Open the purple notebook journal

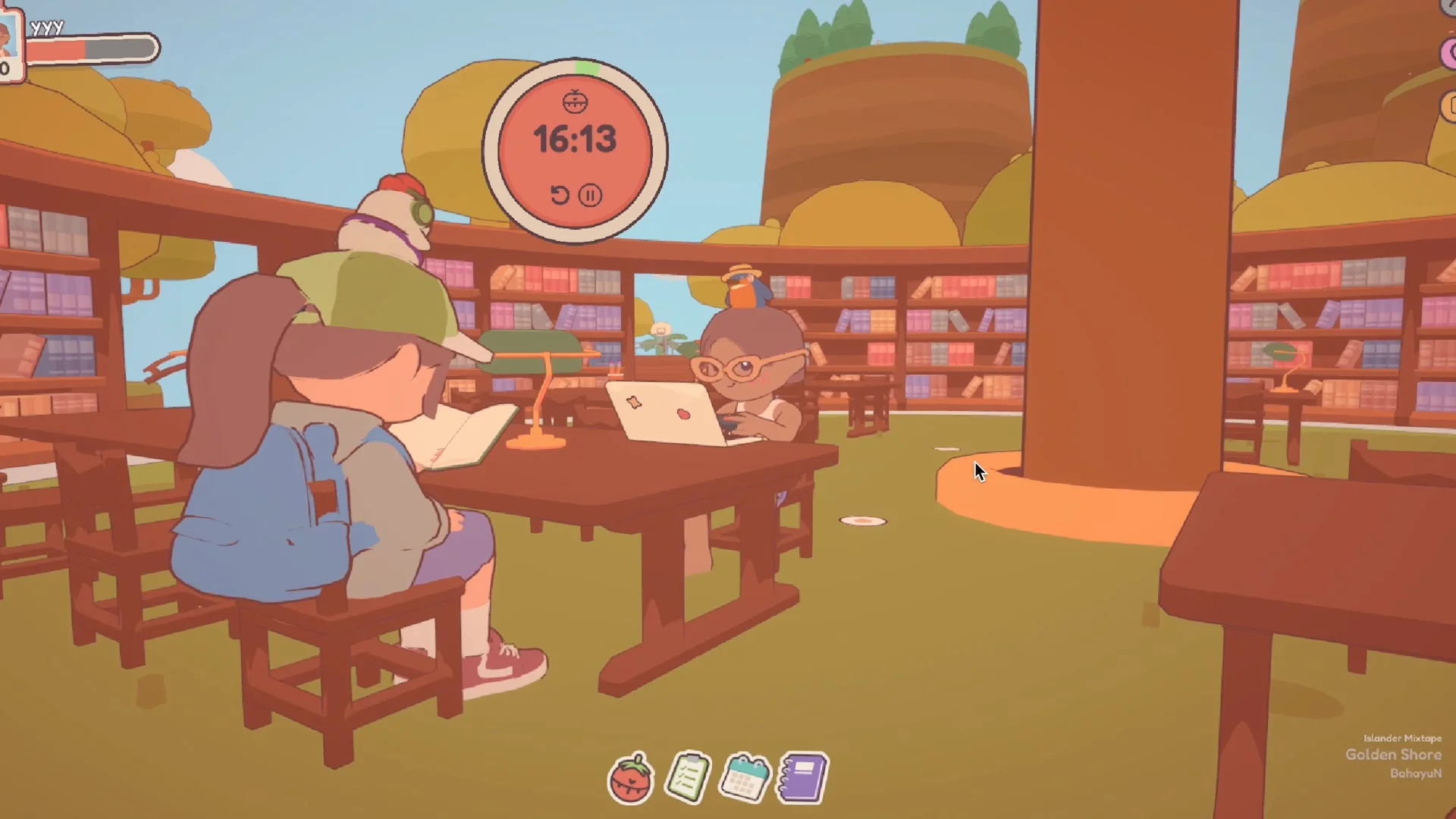(802, 777)
